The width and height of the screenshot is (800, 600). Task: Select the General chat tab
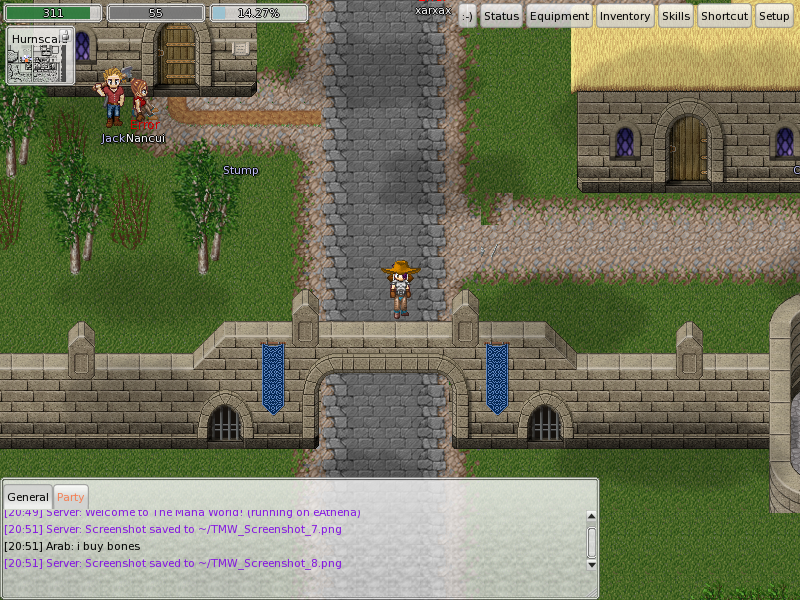click(28, 497)
